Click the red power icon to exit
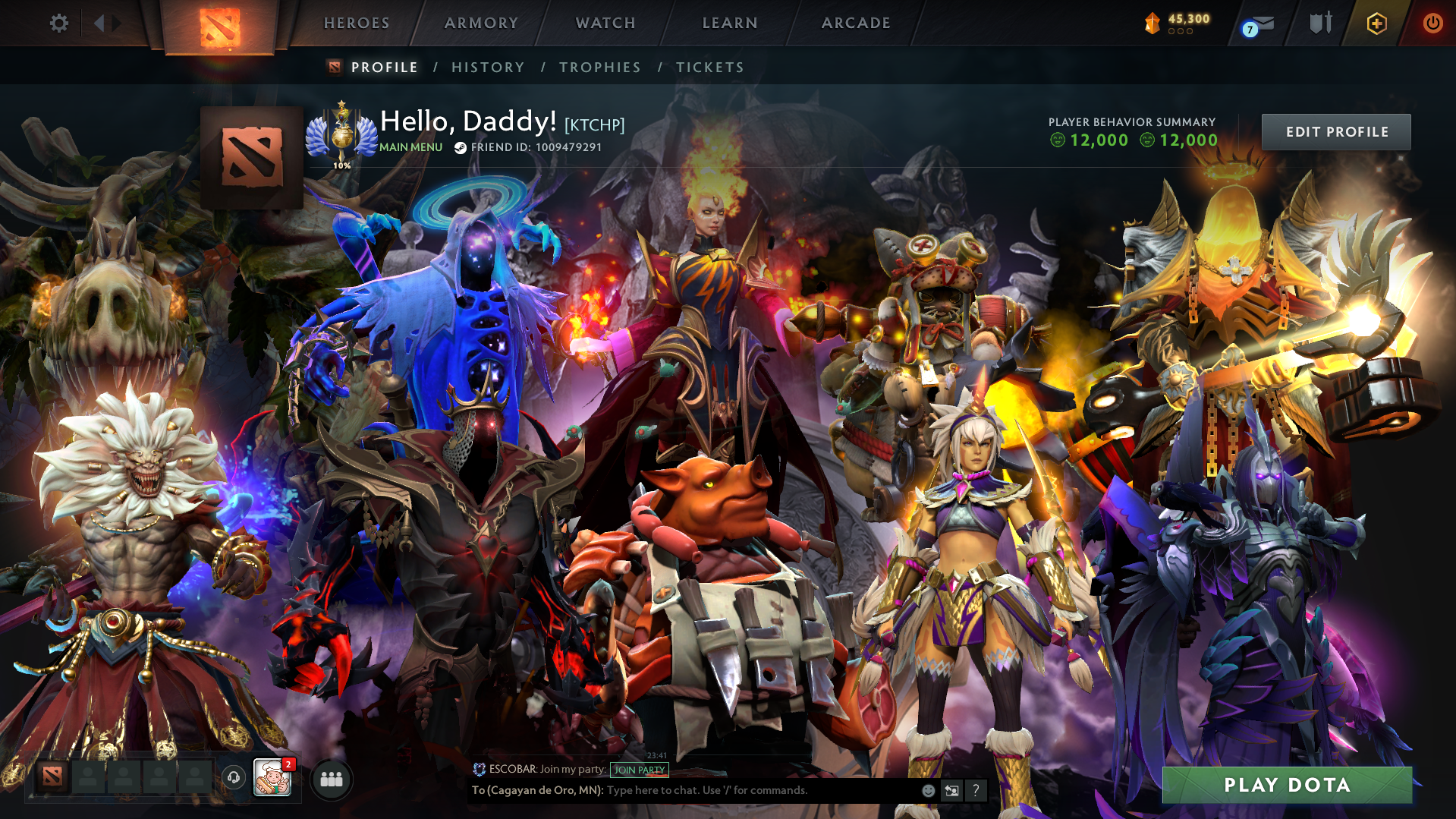Viewport: 1456px width, 819px height. coord(1432,23)
